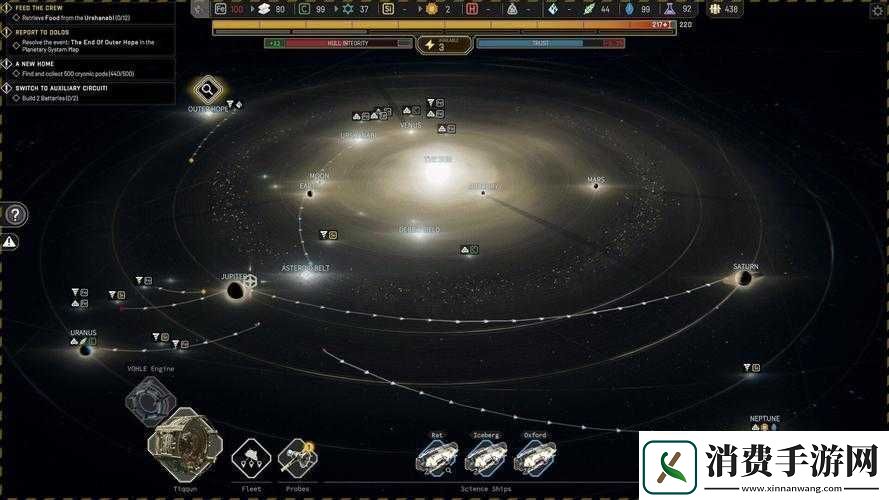Select the Rat science ship
The image size is (889, 500).
pos(437,456)
